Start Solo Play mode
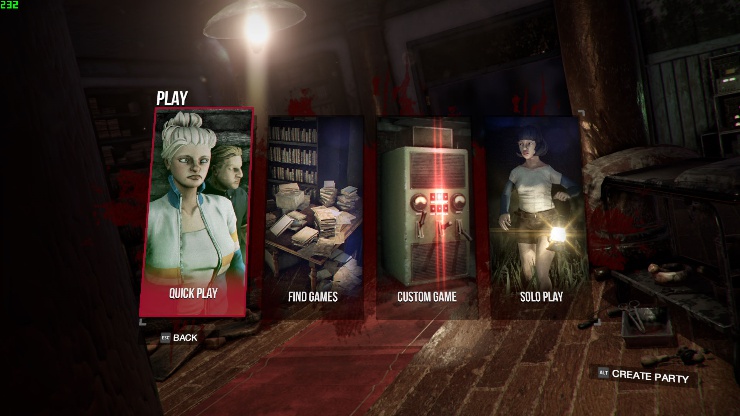Viewport: 740px width, 416px height. [x=536, y=215]
